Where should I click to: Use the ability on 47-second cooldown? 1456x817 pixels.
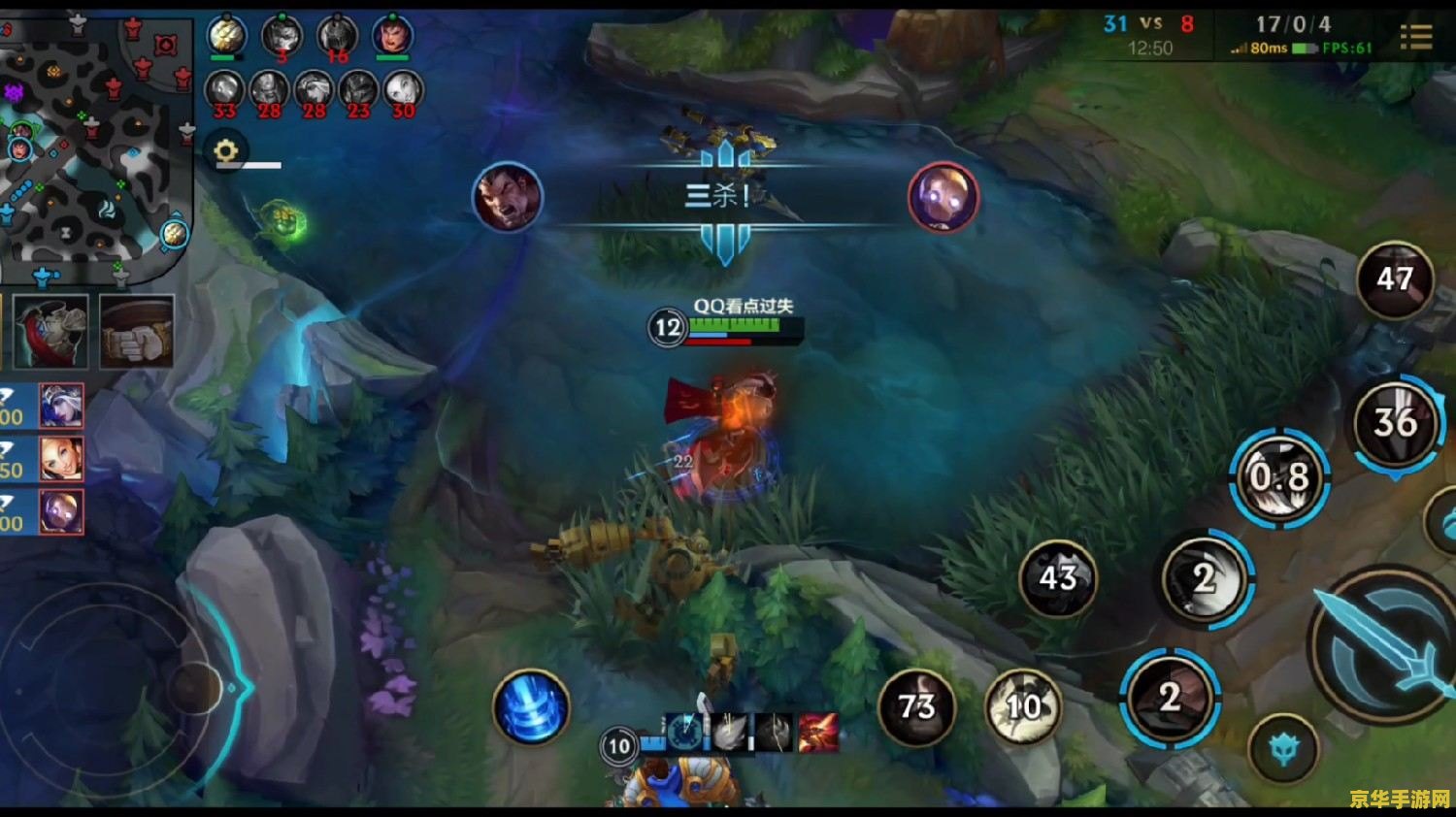[x=1395, y=279]
